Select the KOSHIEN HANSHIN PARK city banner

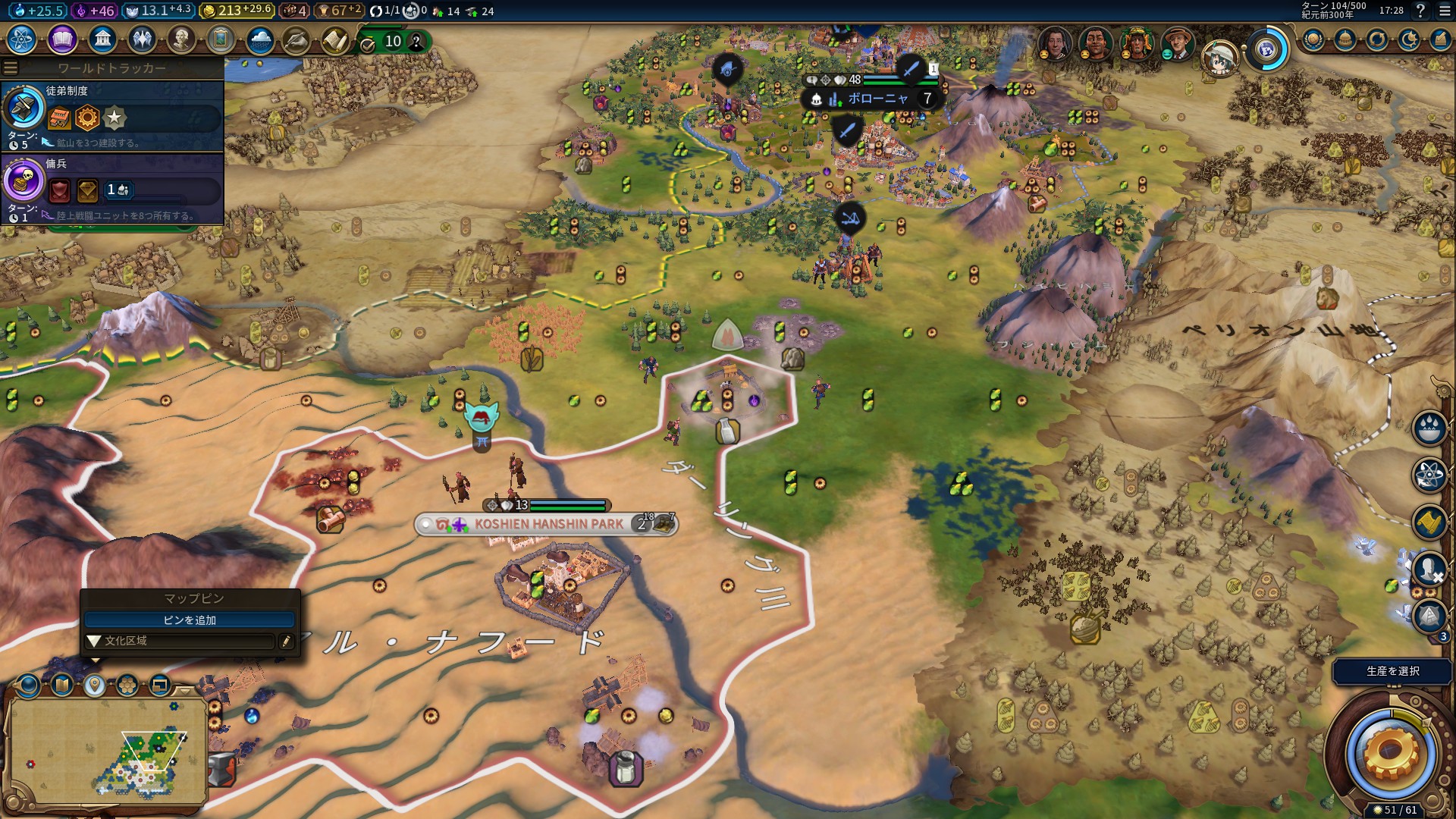point(546,524)
